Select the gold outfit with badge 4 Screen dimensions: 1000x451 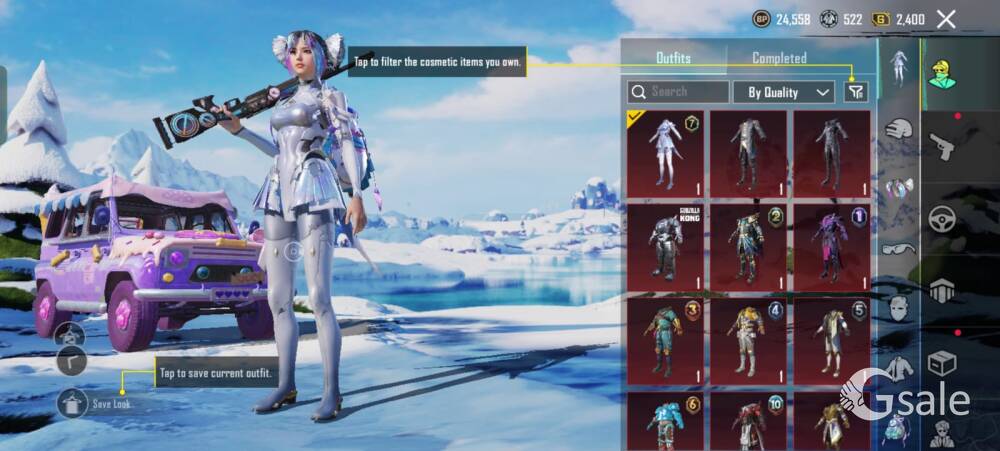point(748,338)
